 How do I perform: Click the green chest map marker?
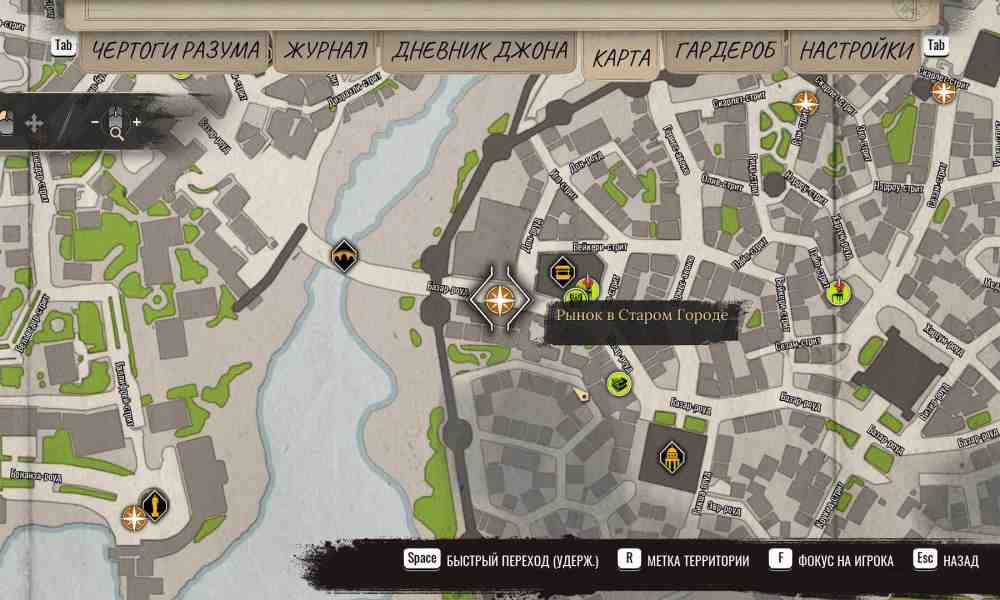[x=619, y=384]
